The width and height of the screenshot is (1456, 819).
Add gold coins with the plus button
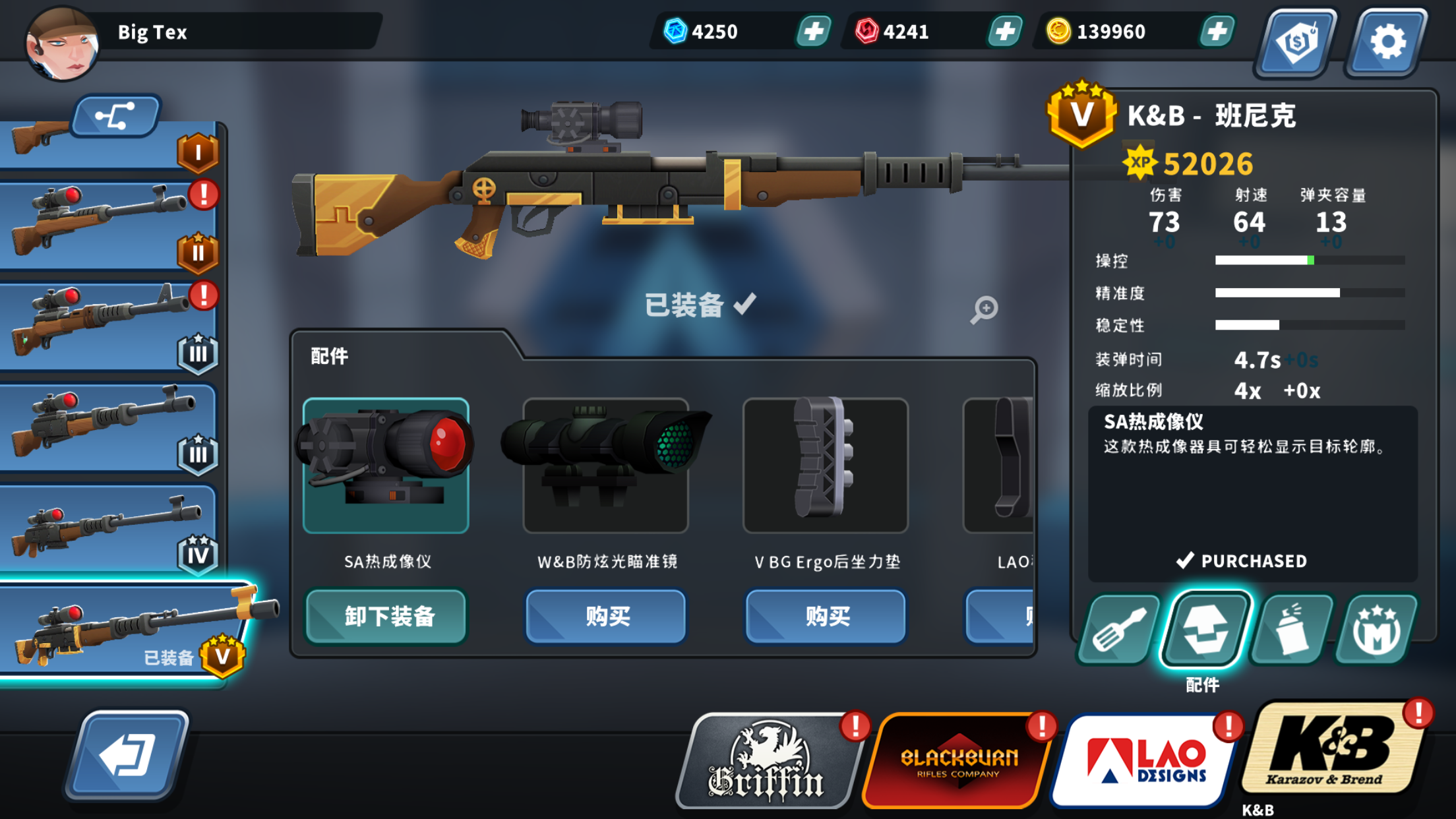click(x=1219, y=31)
